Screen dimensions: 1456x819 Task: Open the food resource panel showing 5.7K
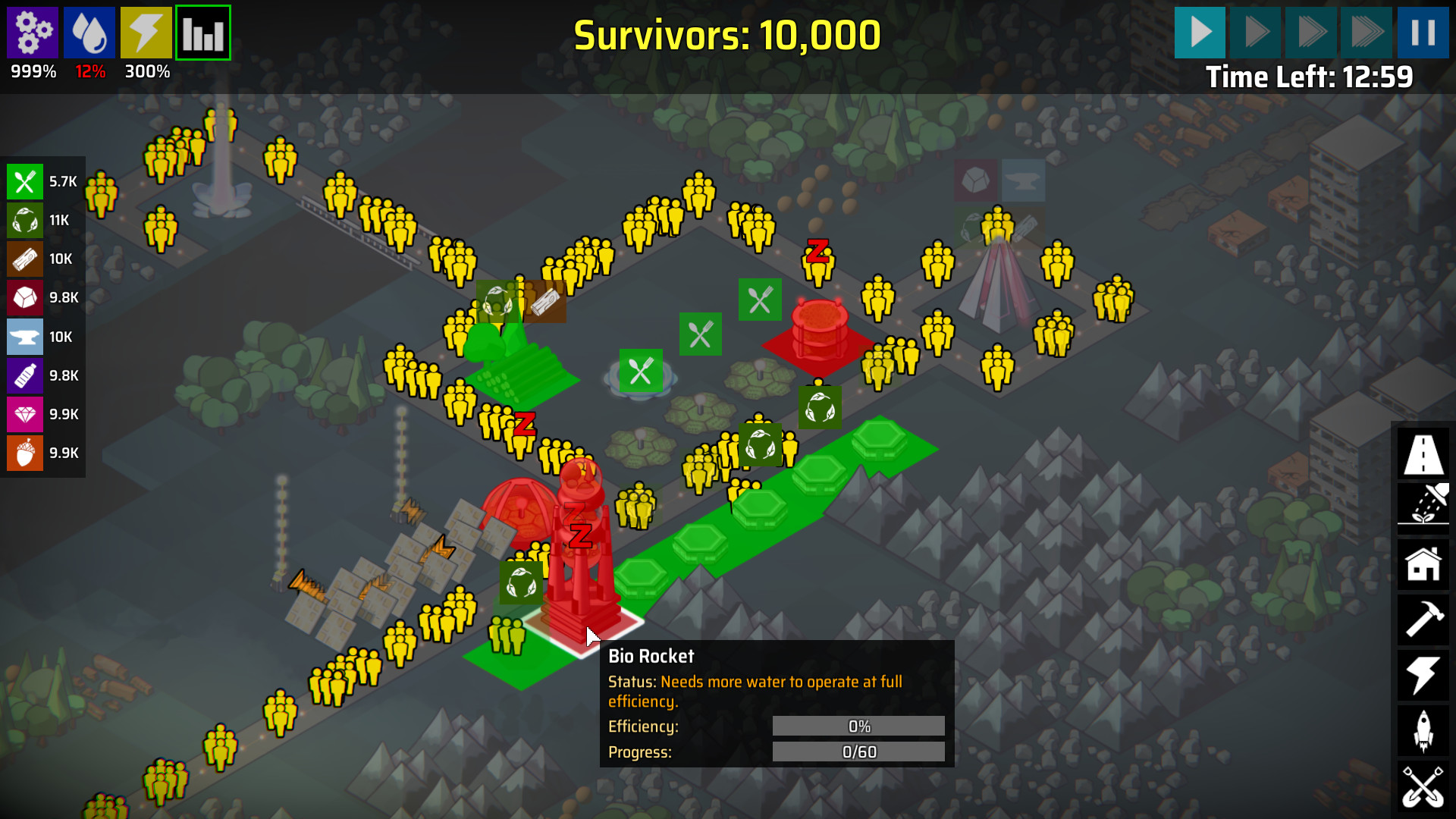point(25,182)
